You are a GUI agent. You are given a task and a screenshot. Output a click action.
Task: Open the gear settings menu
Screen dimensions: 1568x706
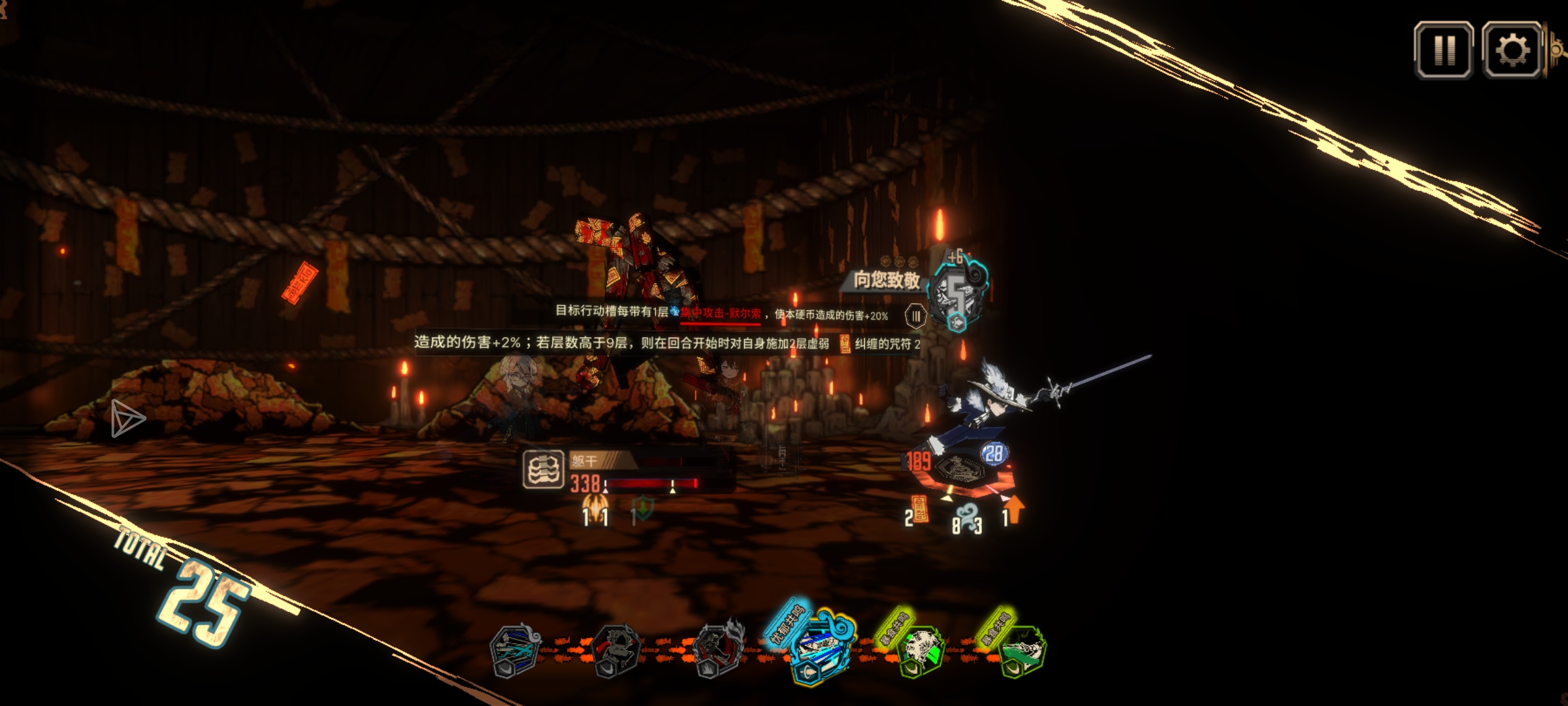tap(1512, 50)
